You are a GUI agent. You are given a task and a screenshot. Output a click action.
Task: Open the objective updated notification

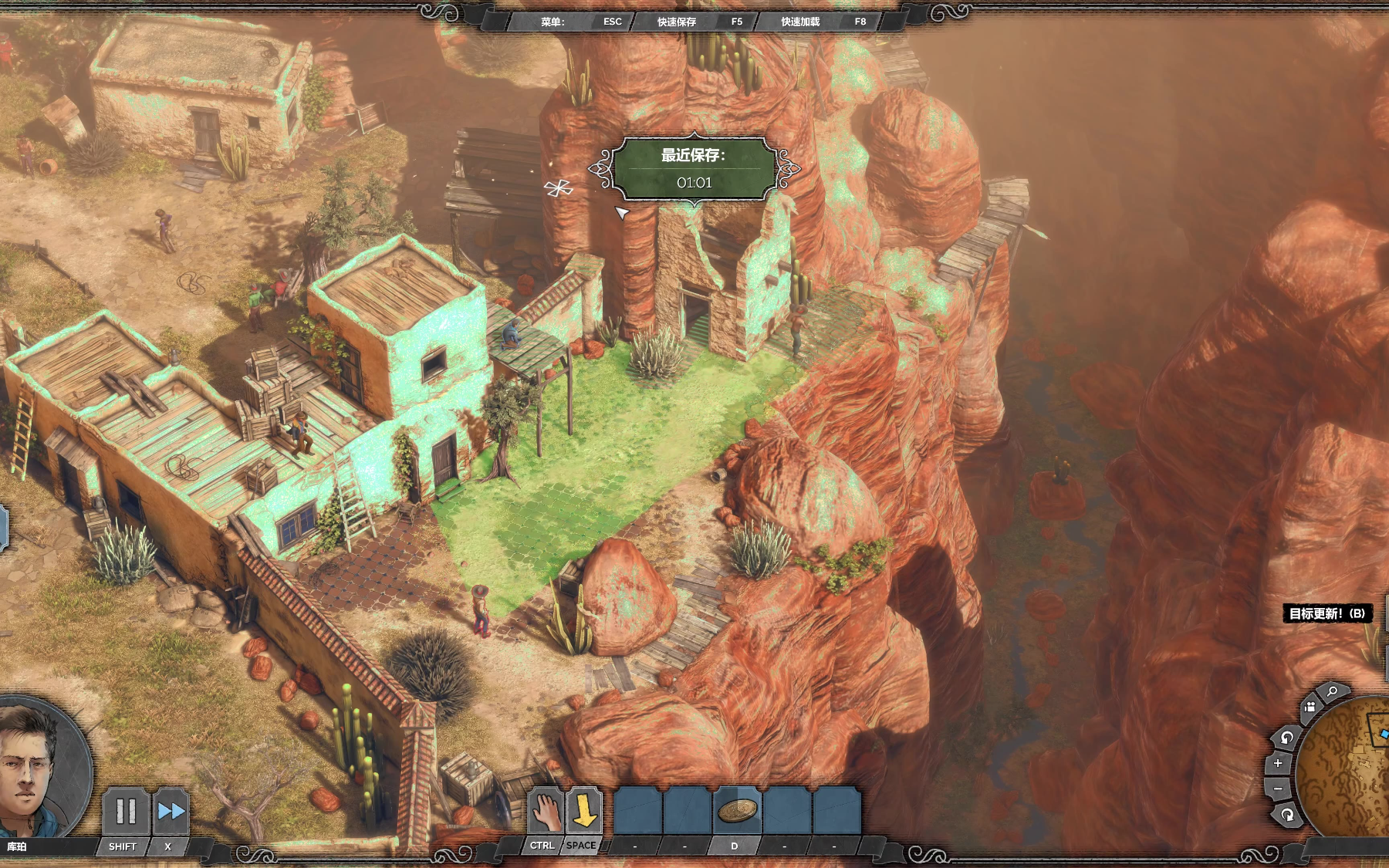coord(1326,613)
